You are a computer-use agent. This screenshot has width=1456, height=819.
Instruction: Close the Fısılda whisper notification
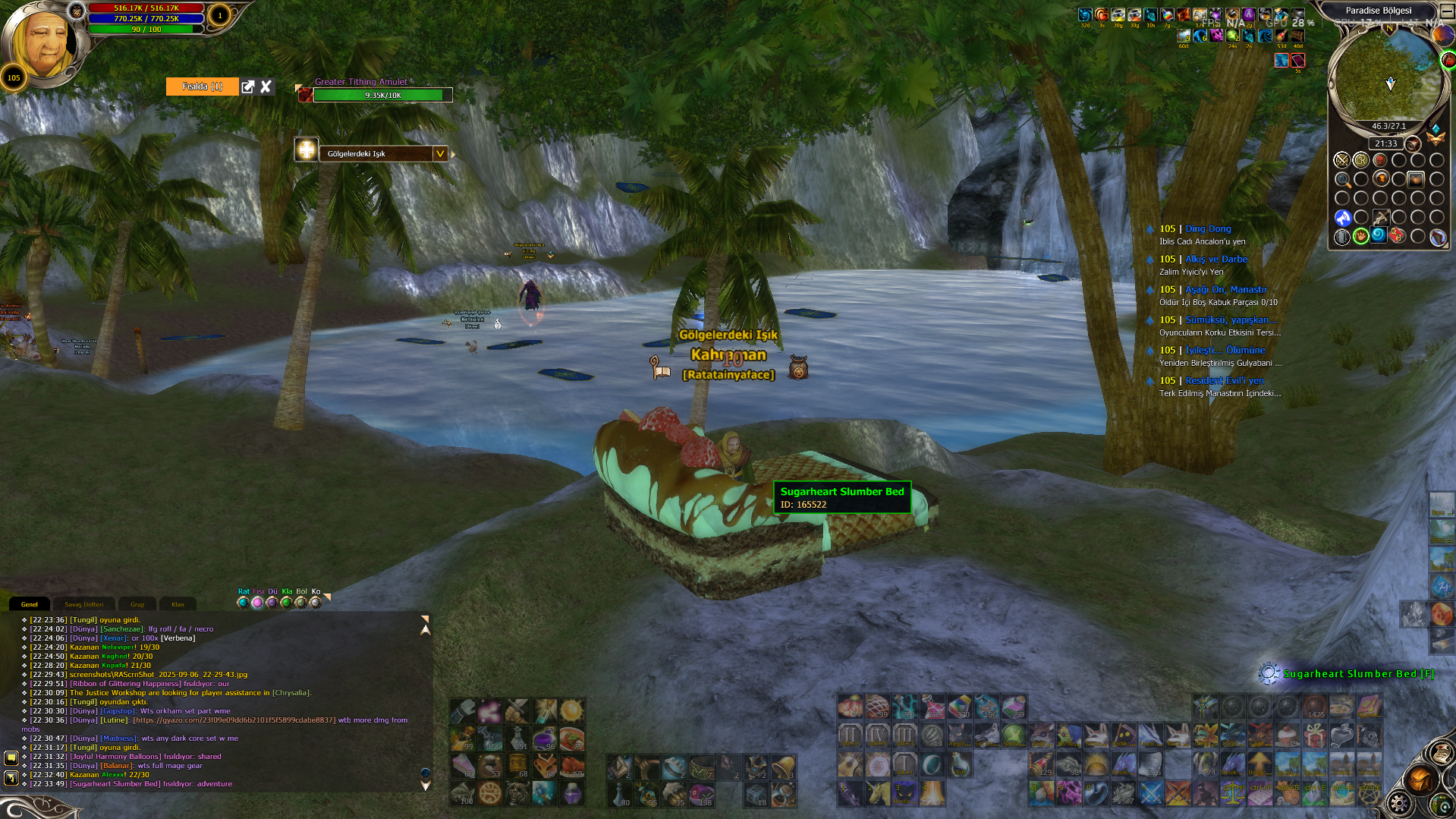266,87
